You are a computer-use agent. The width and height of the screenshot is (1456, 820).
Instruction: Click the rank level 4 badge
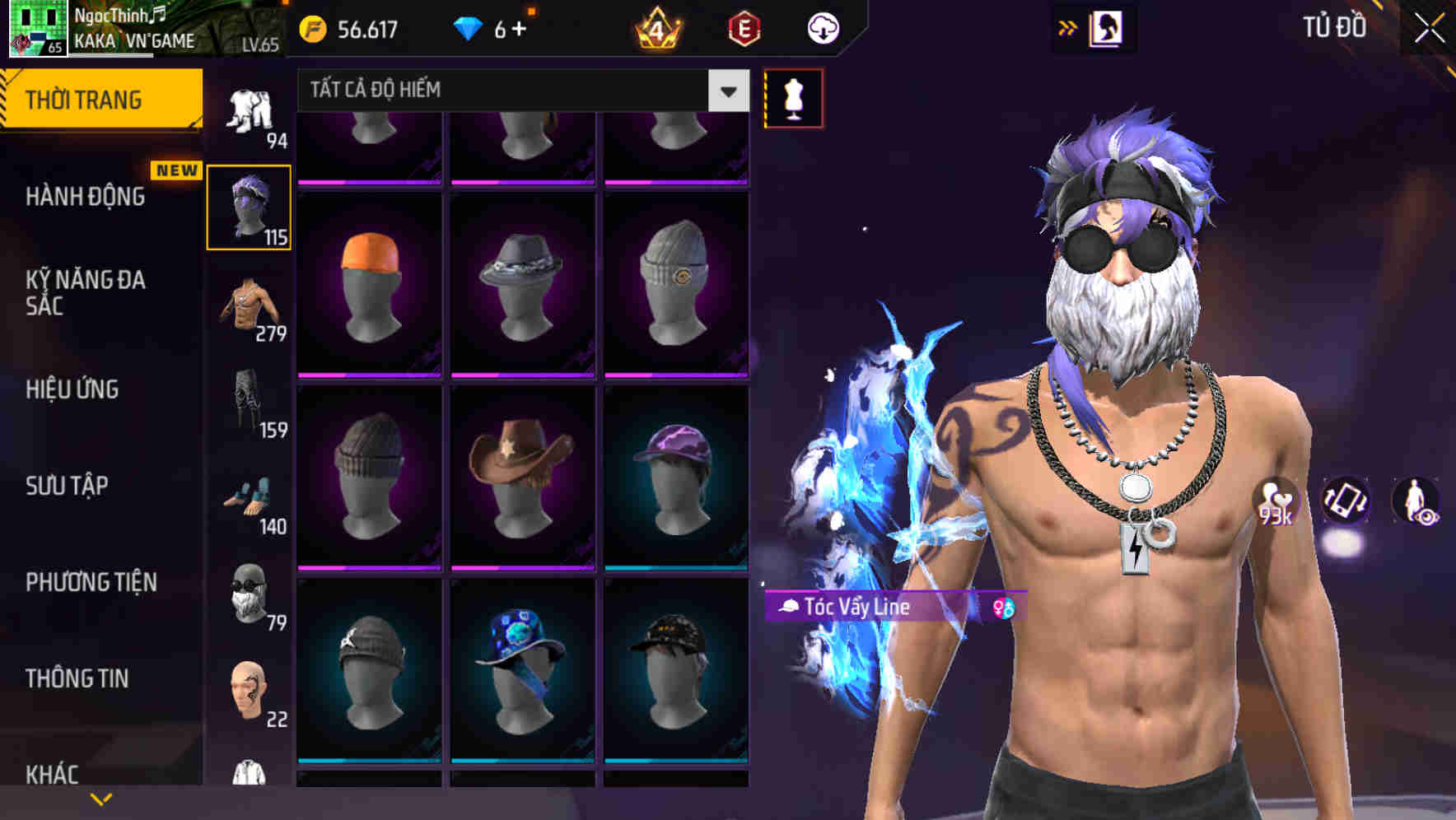(658, 27)
